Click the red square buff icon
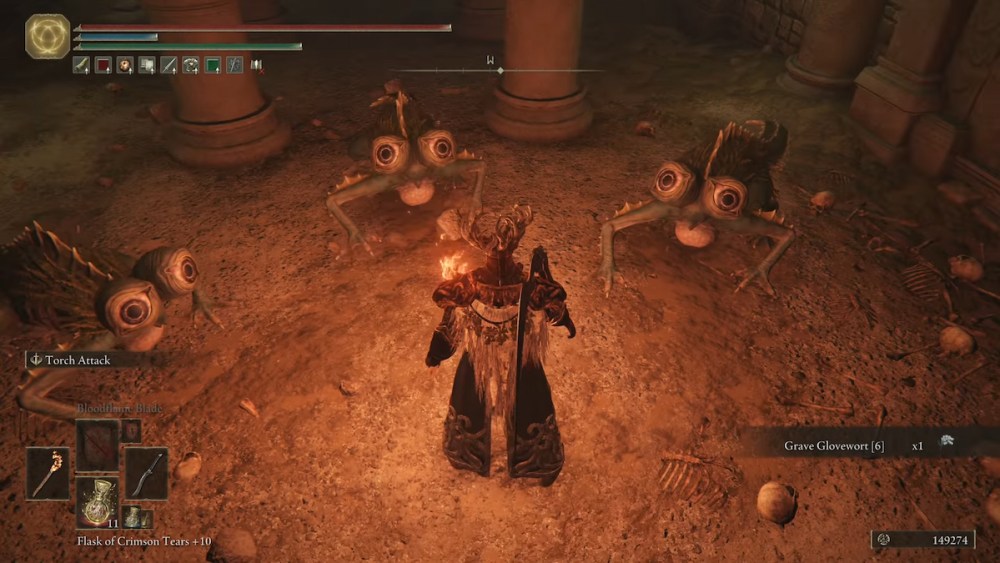 click(103, 66)
